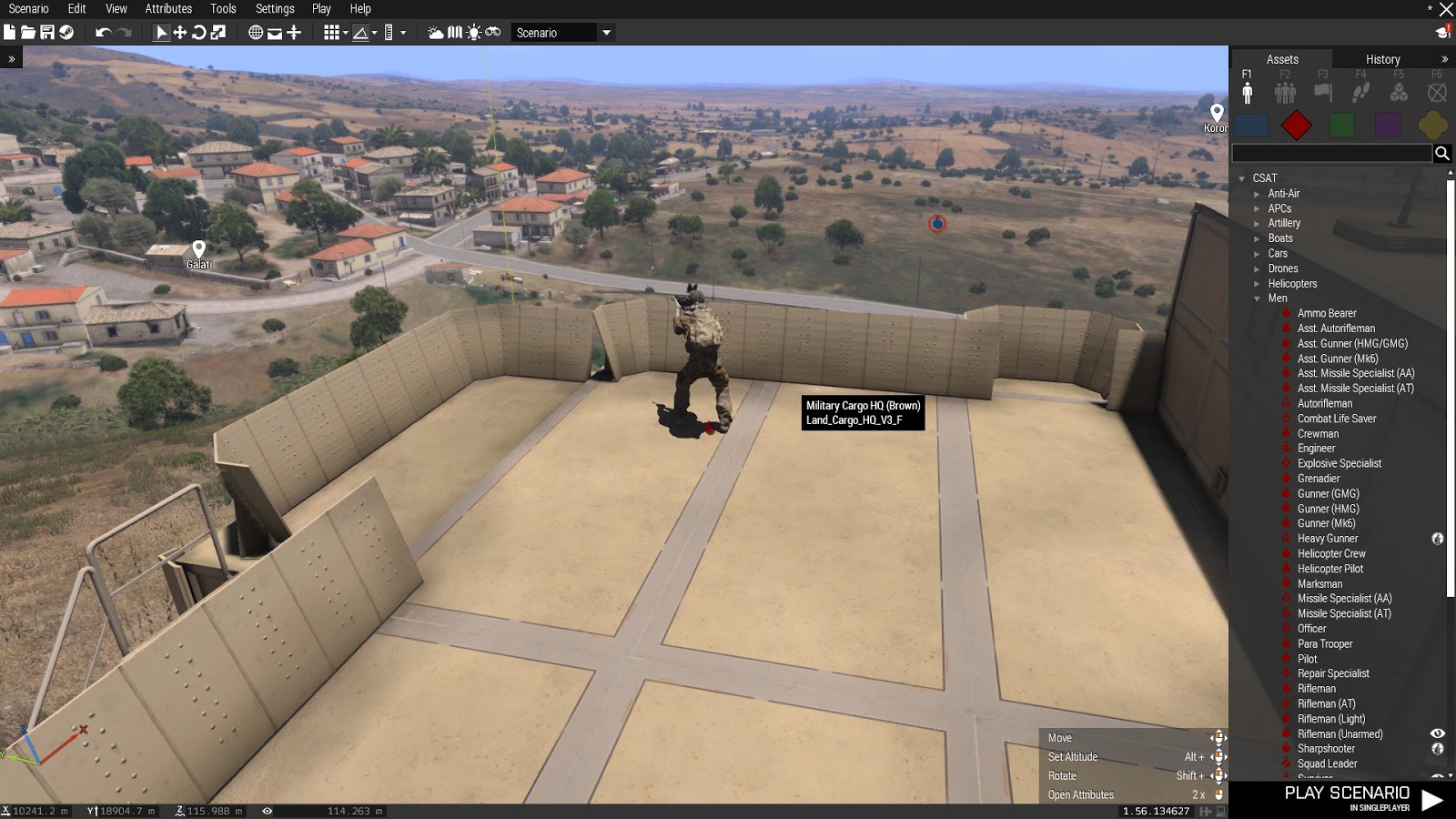This screenshot has height=819, width=1456.
Task: Select the Sharpshooter unit from the list
Action: tap(1328, 748)
